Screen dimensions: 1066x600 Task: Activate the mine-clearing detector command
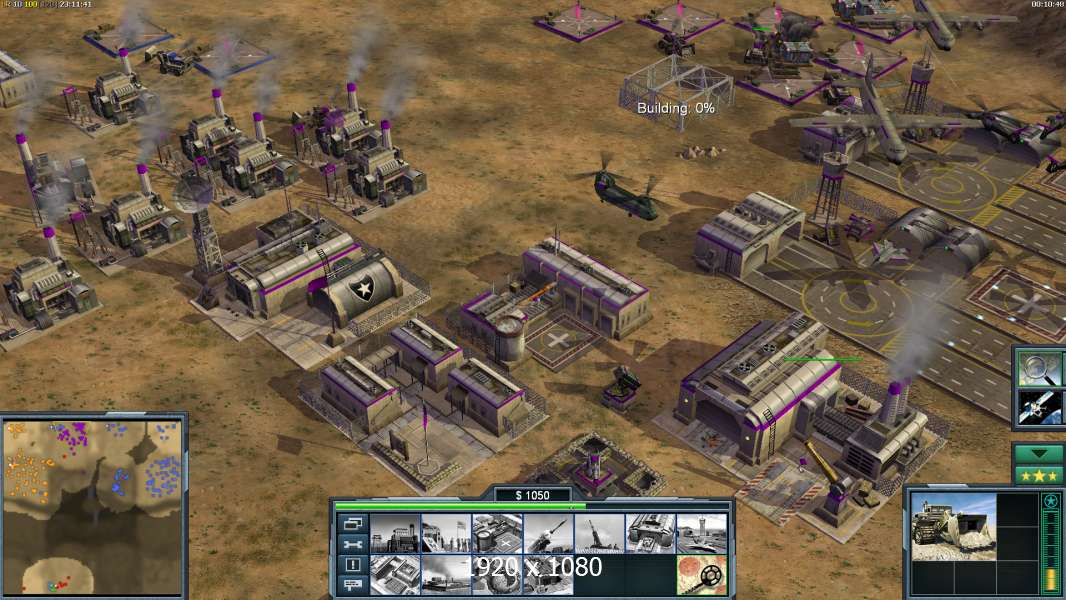pos(701,574)
